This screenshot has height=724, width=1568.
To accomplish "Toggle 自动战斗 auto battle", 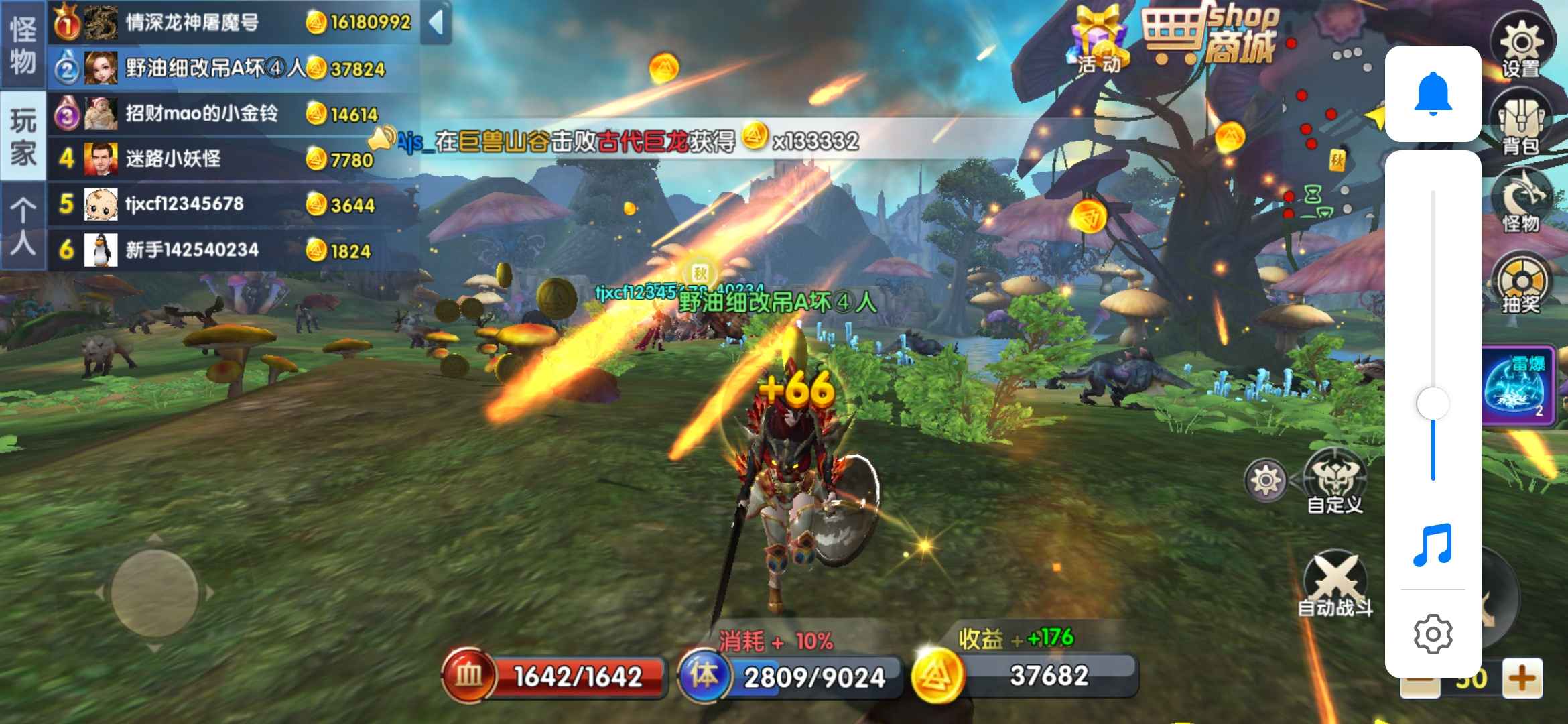I will [1335, 583].
